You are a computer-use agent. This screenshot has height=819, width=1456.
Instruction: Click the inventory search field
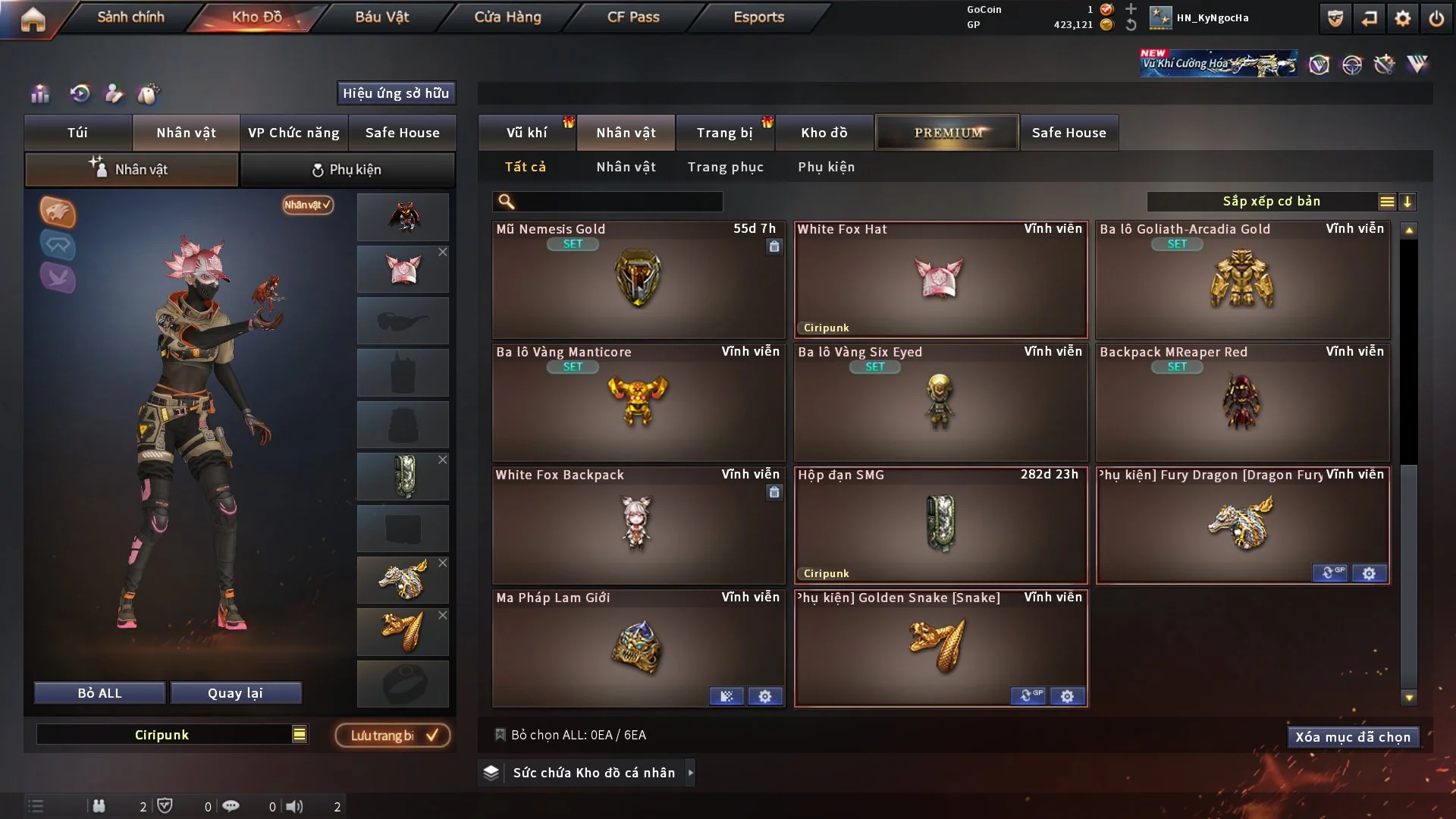618,202
